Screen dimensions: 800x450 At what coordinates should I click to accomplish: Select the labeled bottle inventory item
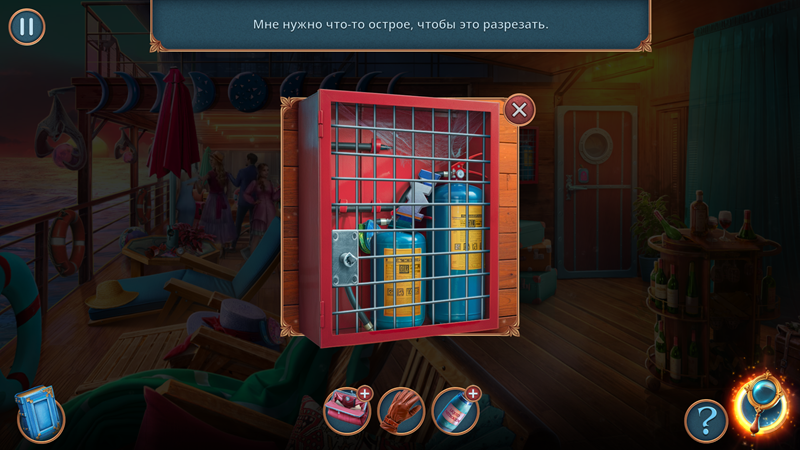tap(455, 411)
